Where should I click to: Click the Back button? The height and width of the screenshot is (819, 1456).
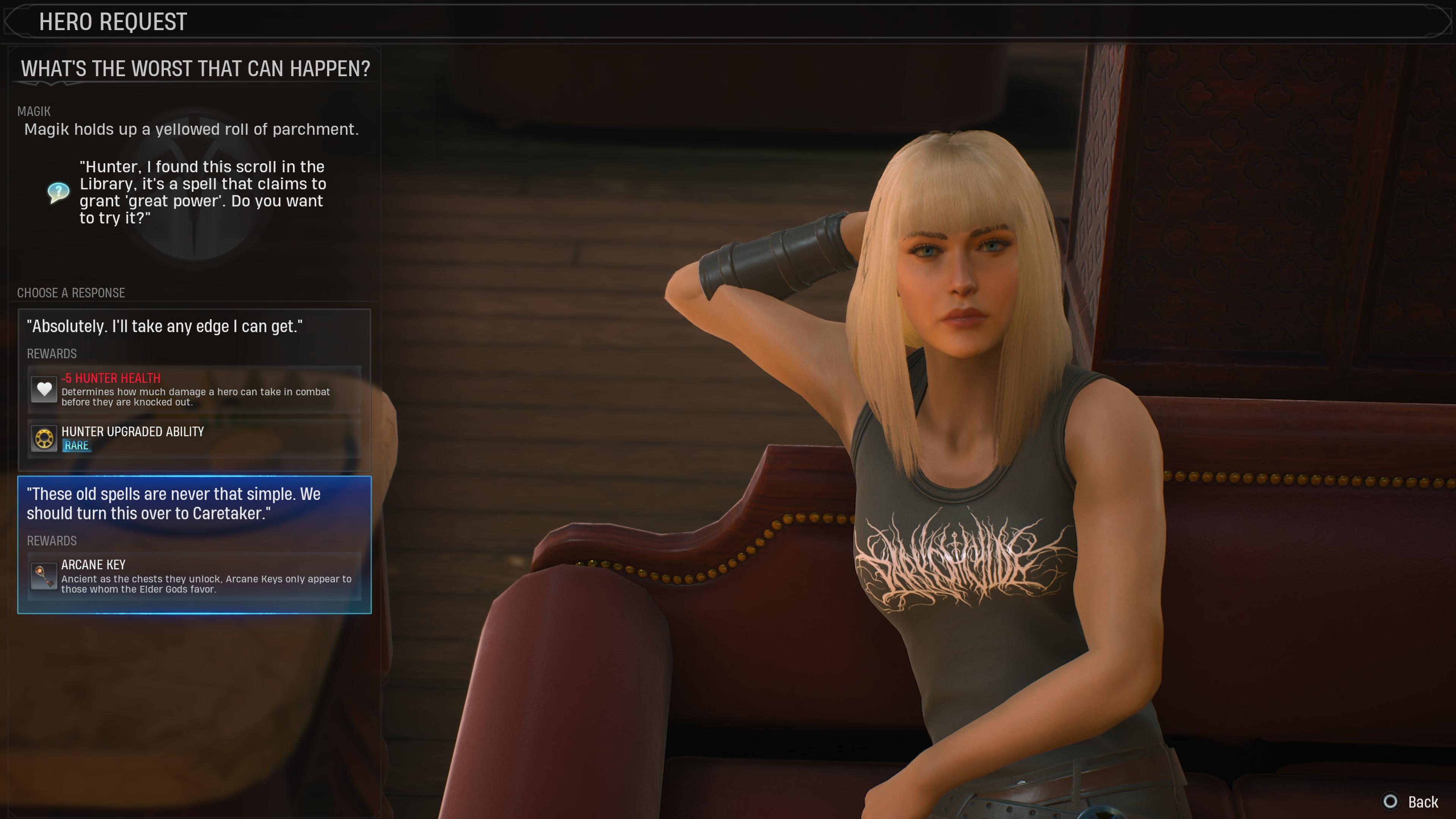(x=1411, y=802)
